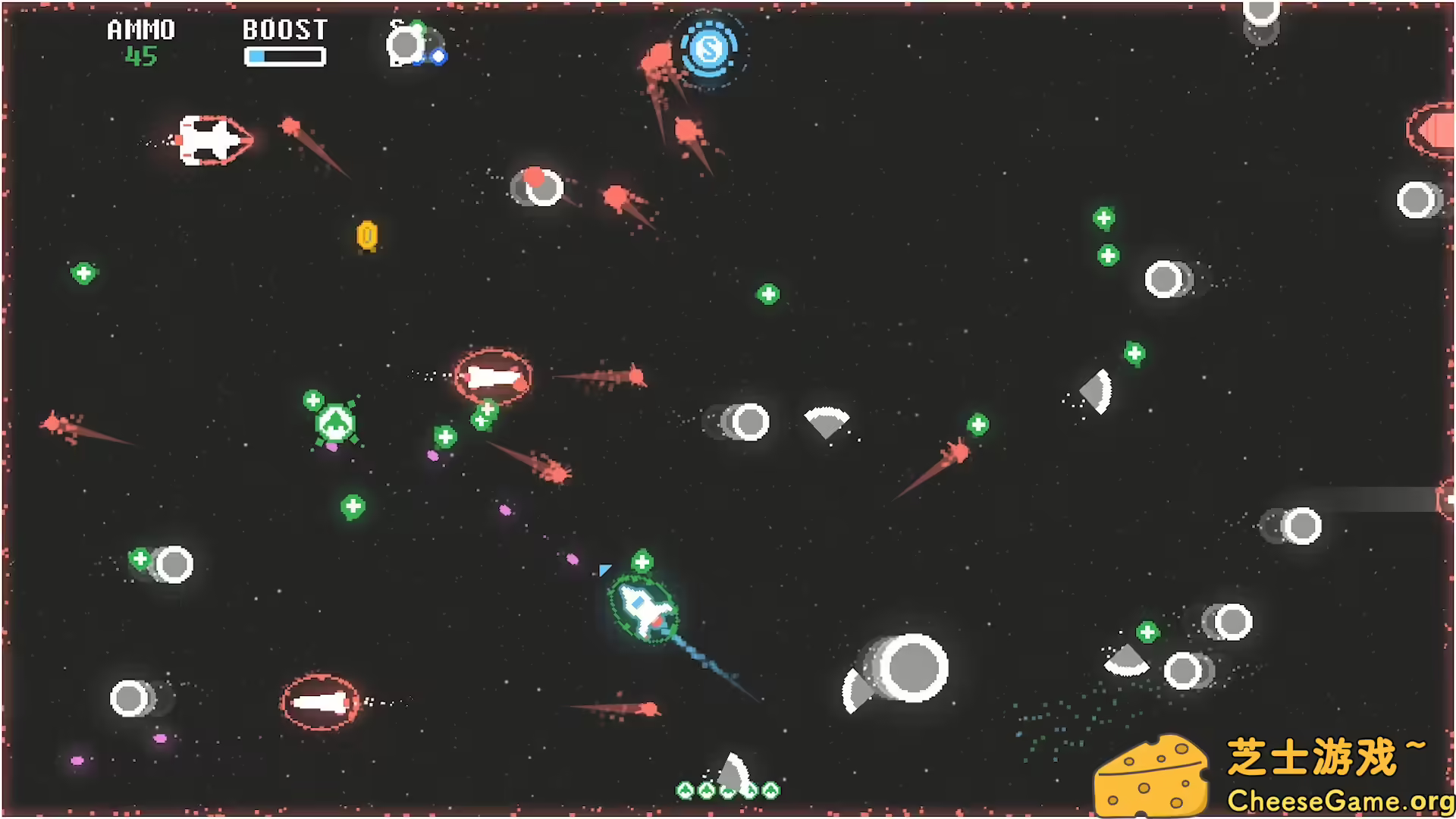Click the red plus pickup on left edge

coord(83,274)
